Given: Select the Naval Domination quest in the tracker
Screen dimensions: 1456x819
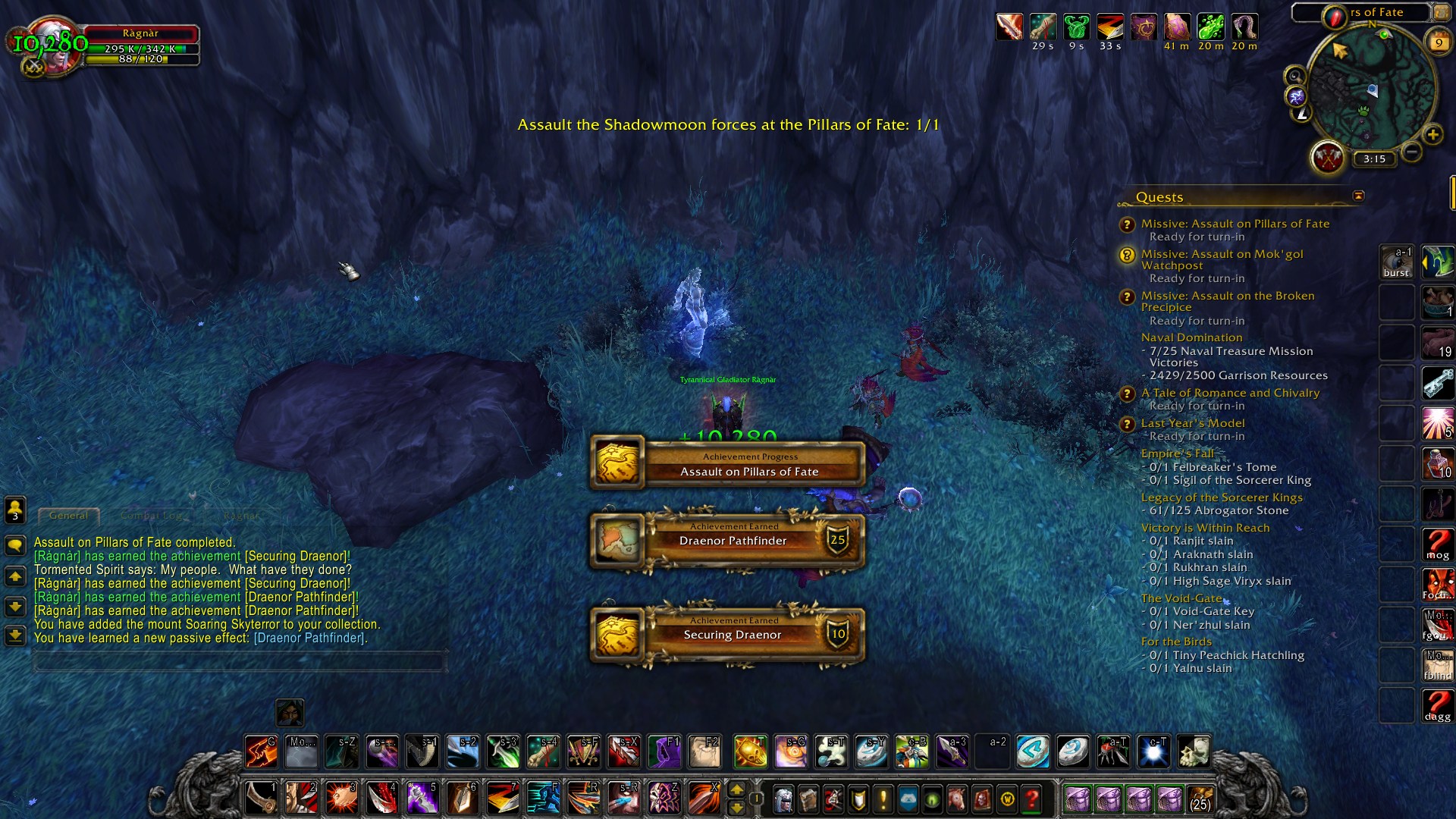Looking at the screenshot, I should pyautogui.click(x=1191, y=337).
